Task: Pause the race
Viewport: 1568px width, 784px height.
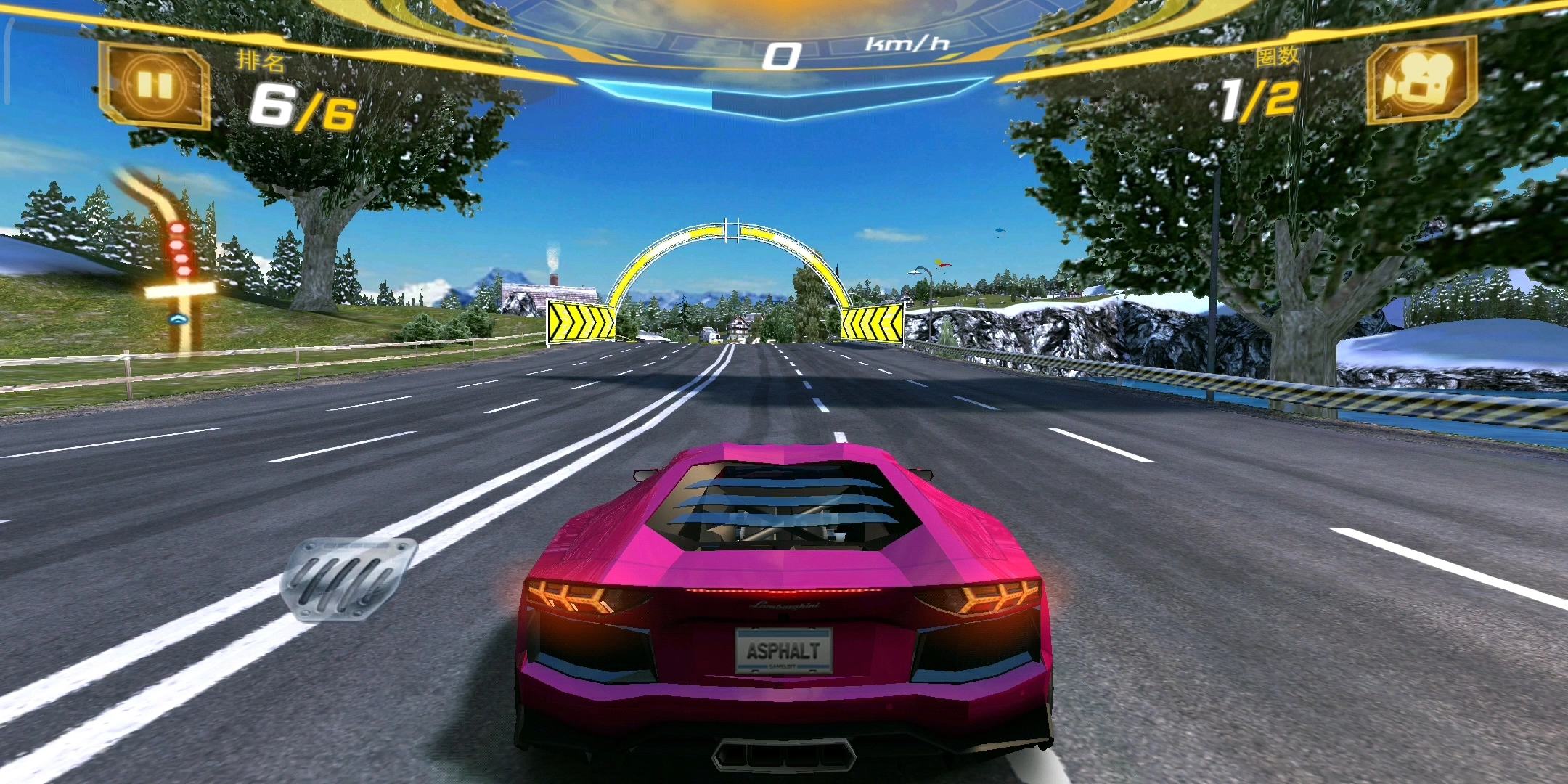Action: [154, 86]
